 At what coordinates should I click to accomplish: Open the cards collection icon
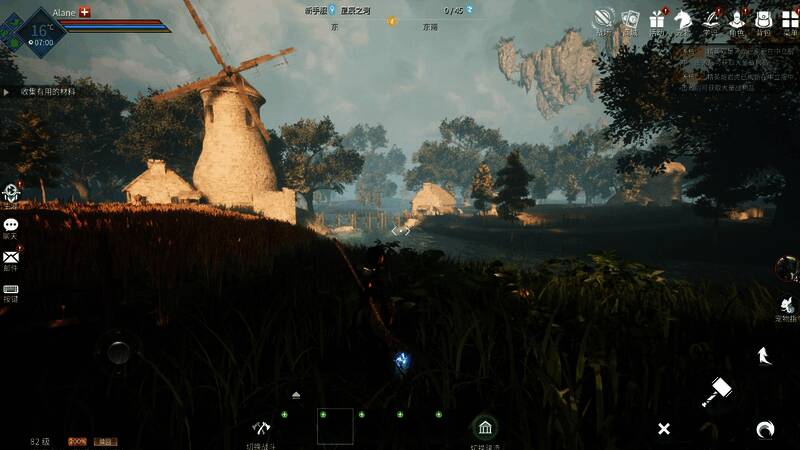630,20
